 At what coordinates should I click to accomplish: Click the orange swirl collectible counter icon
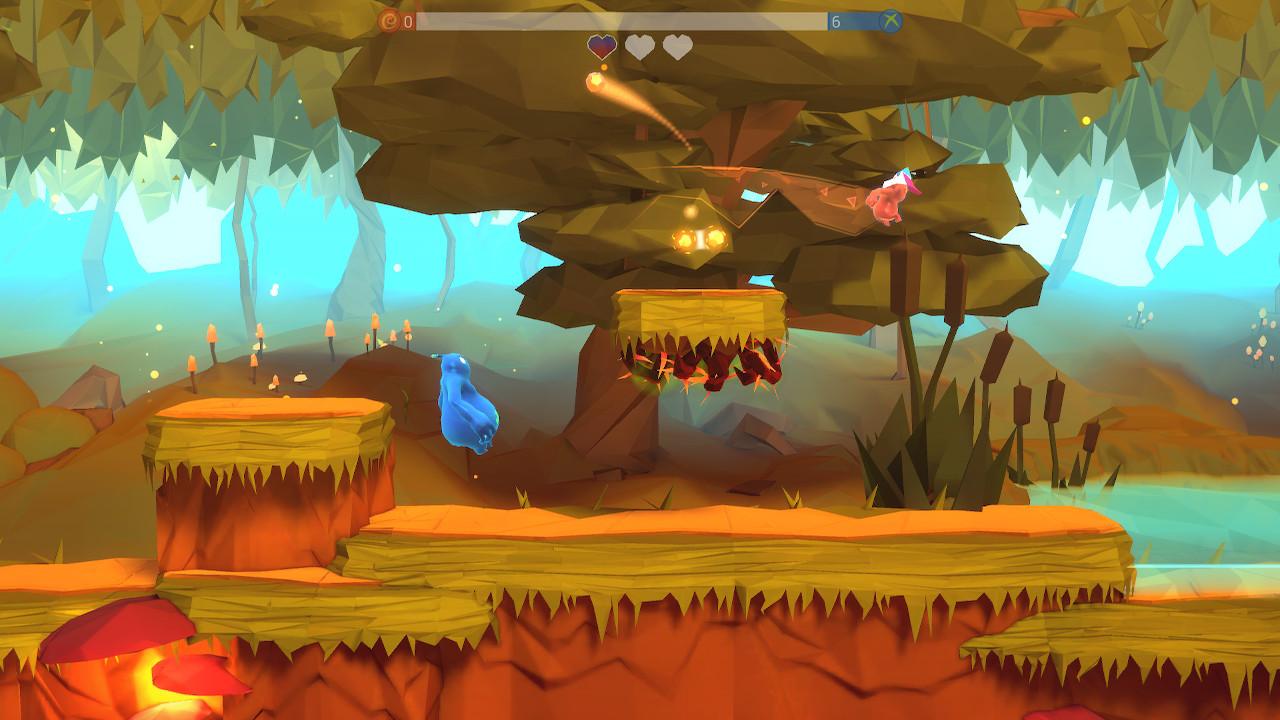[x=390, y=19]
